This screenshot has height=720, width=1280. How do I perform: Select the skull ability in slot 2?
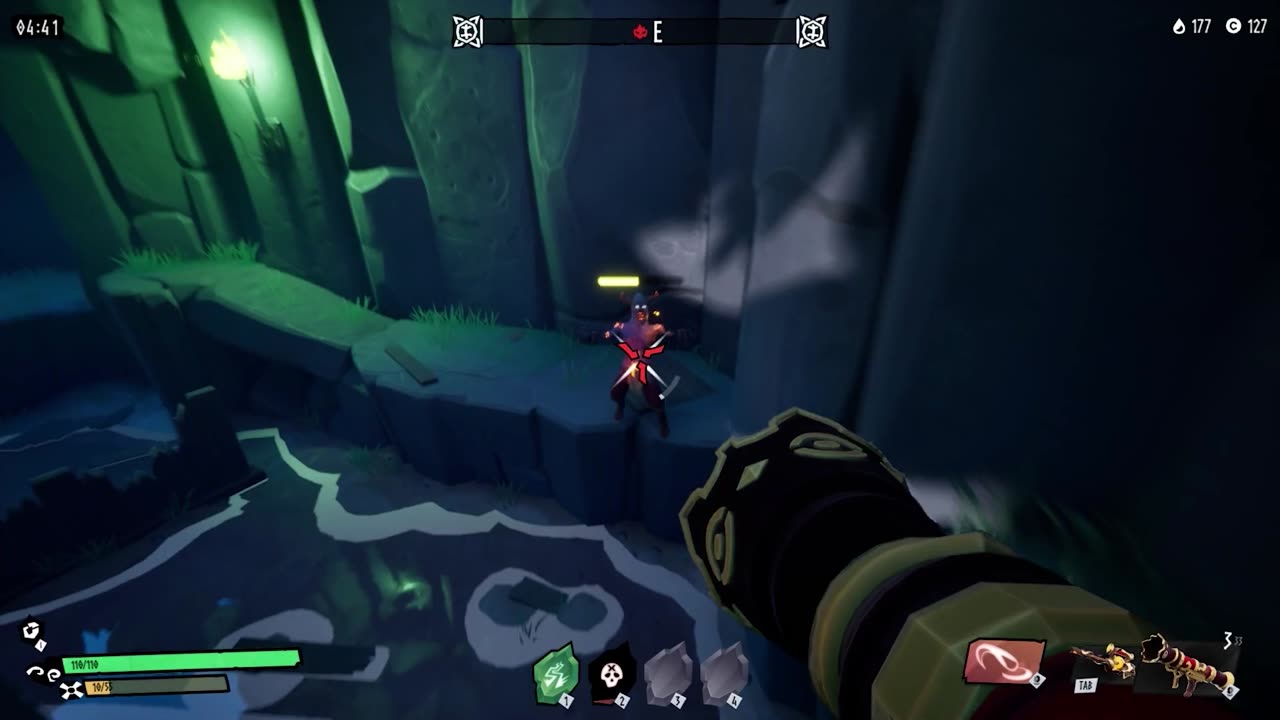pos(612,675)
